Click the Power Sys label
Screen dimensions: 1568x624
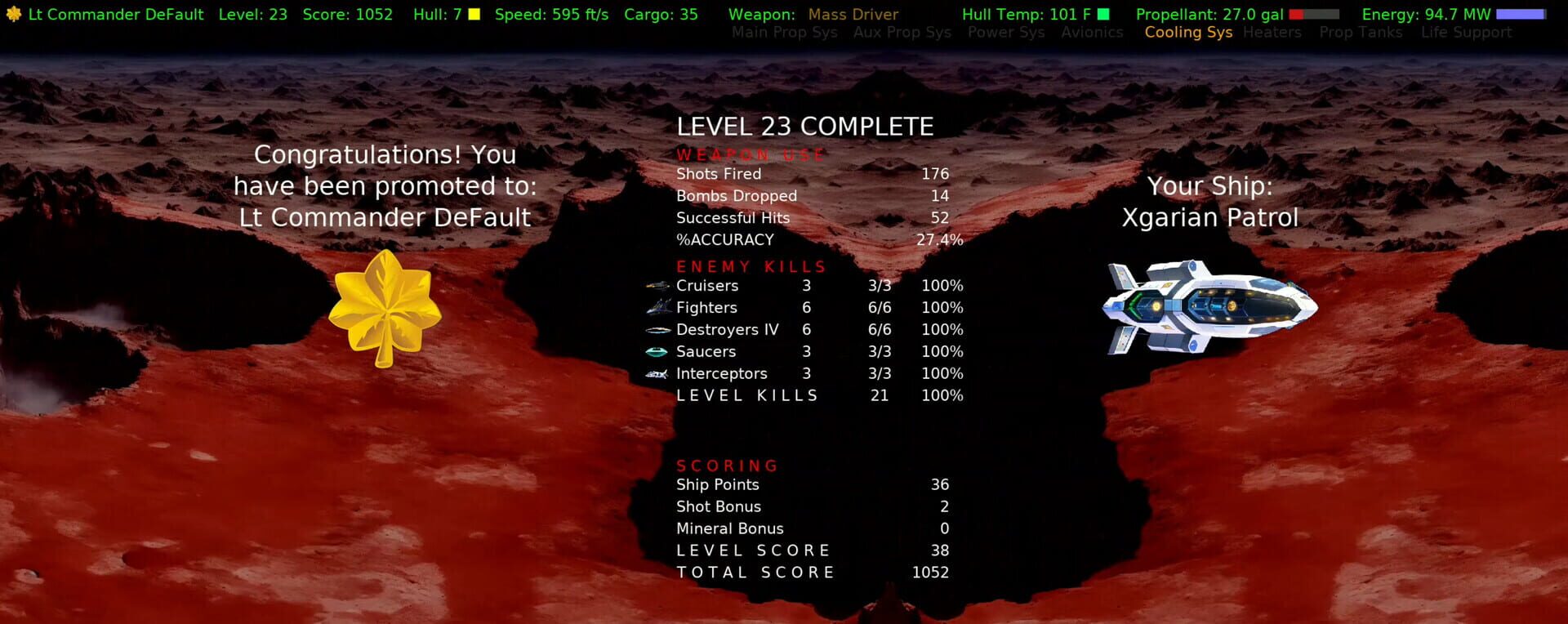(x=1005, y=33)
